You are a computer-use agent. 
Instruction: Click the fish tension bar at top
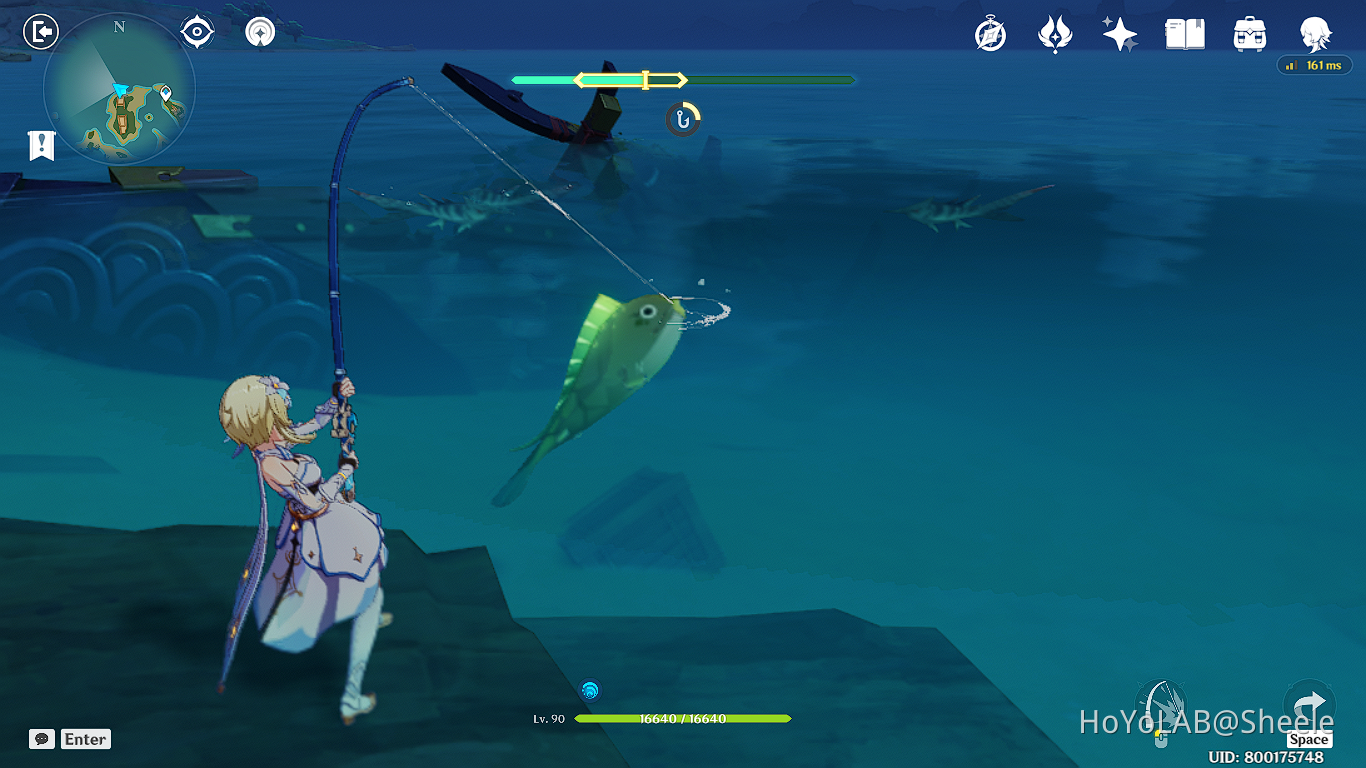point(683,79)
